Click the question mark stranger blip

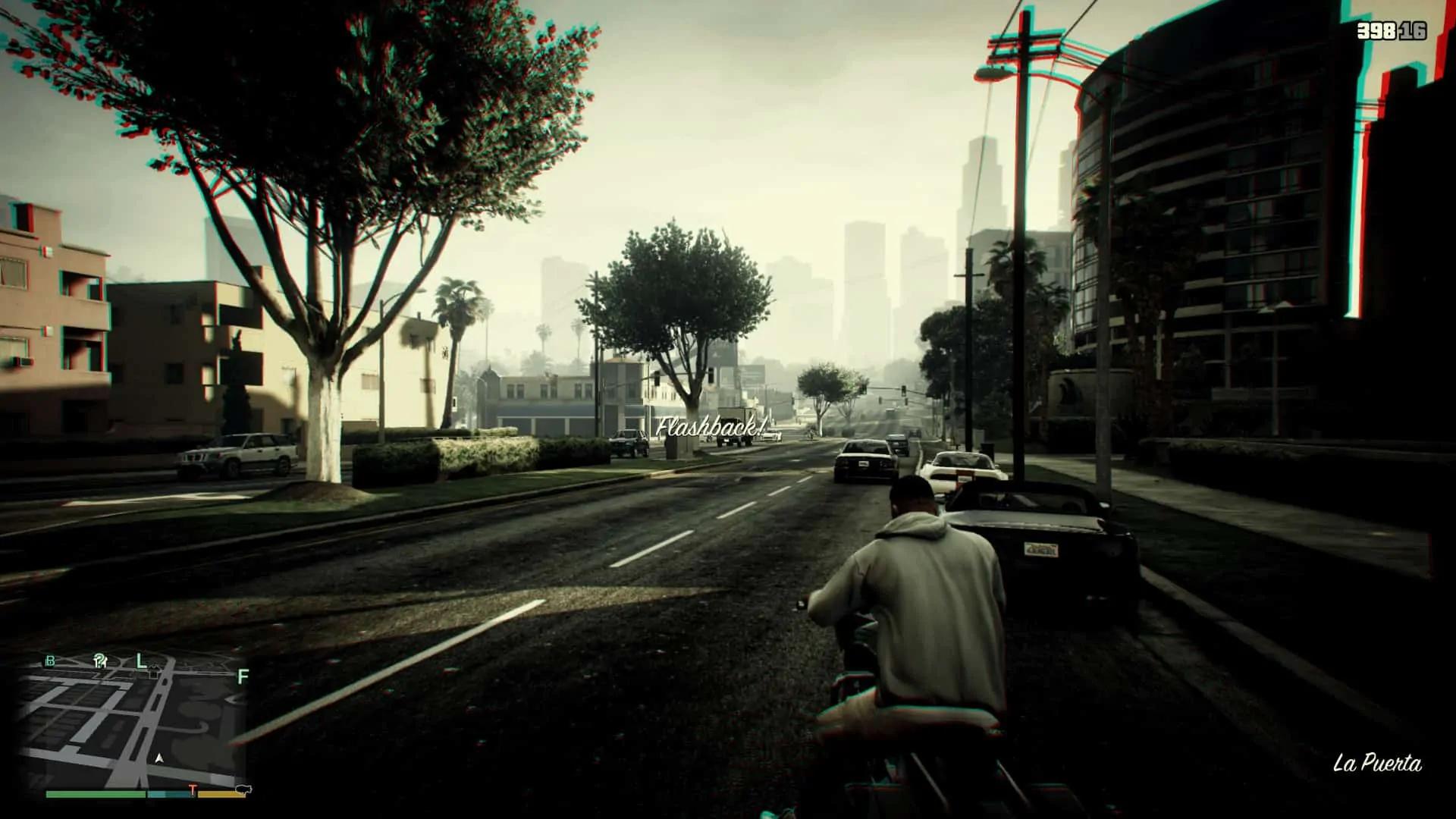[x=99, y=661]
